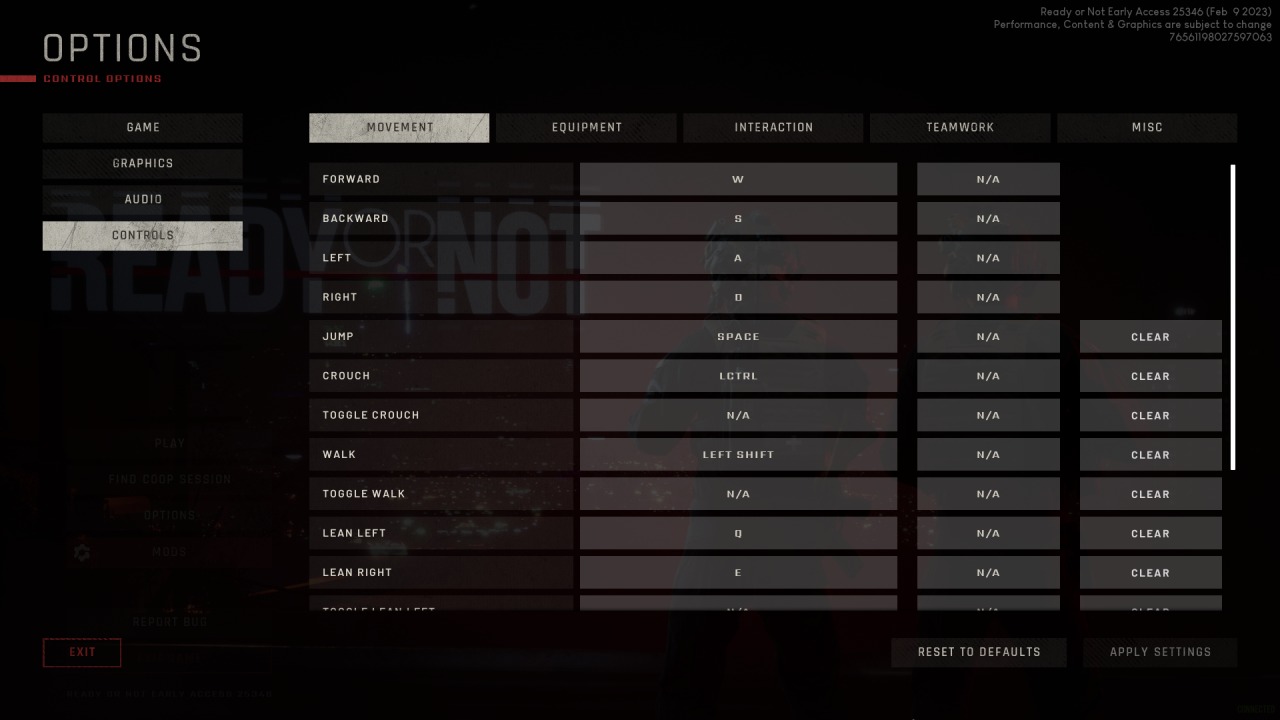Select the Teamwork tab
The image size is (1280, 720).
point(960,127)
